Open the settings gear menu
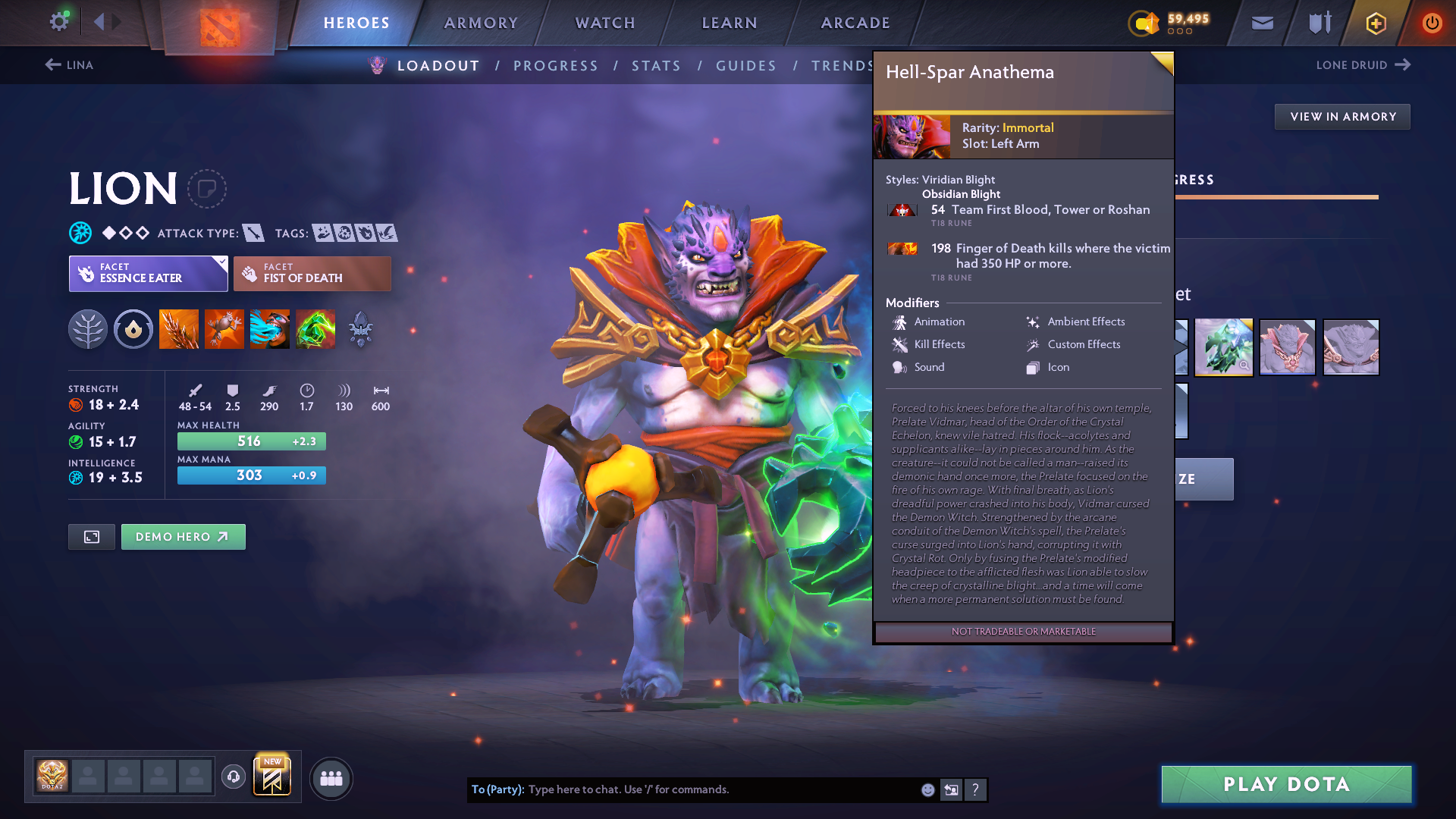The image size is (1456, 819). tap(58, 22)
